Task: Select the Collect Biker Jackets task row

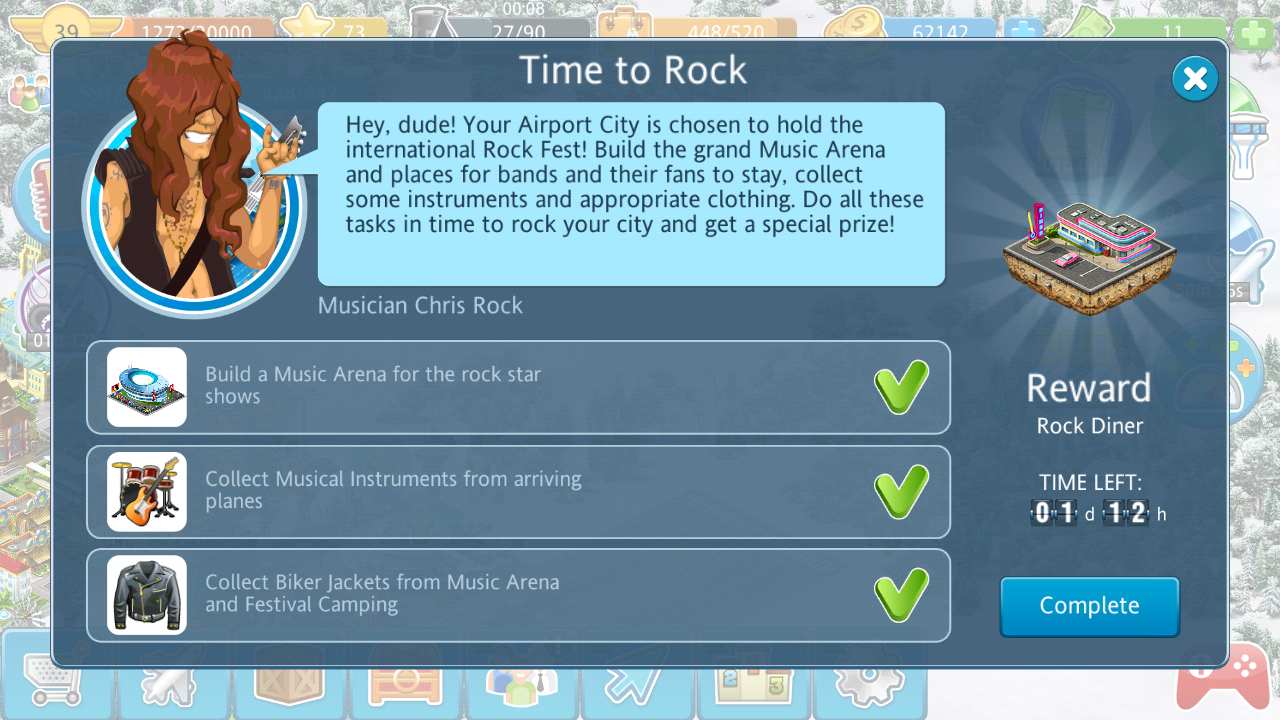Action: click(x=518, y=594)
